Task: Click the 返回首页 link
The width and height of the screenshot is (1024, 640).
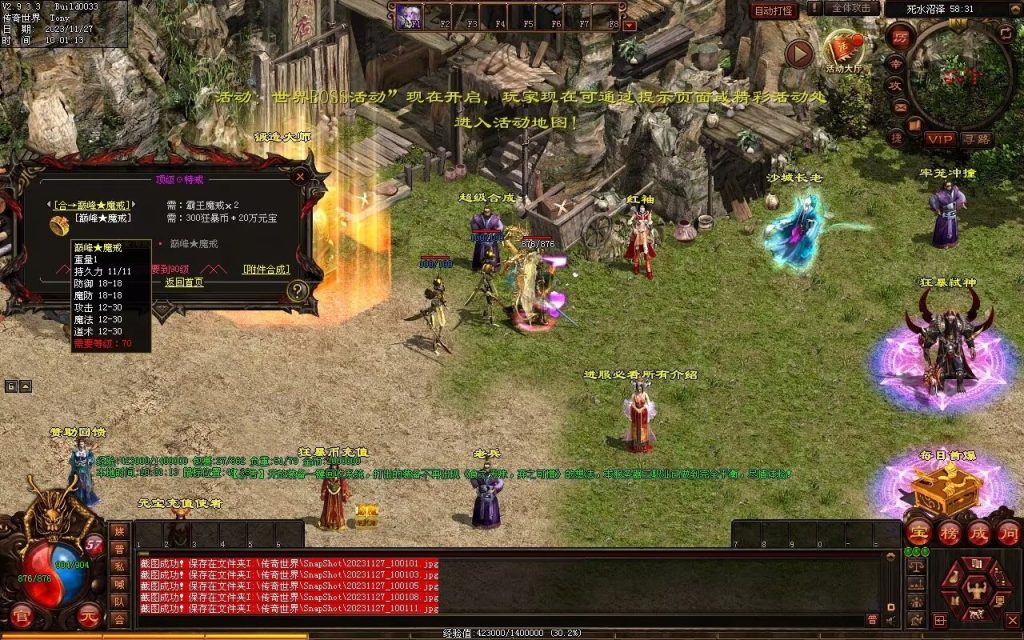Action: (x=184, y=282)
